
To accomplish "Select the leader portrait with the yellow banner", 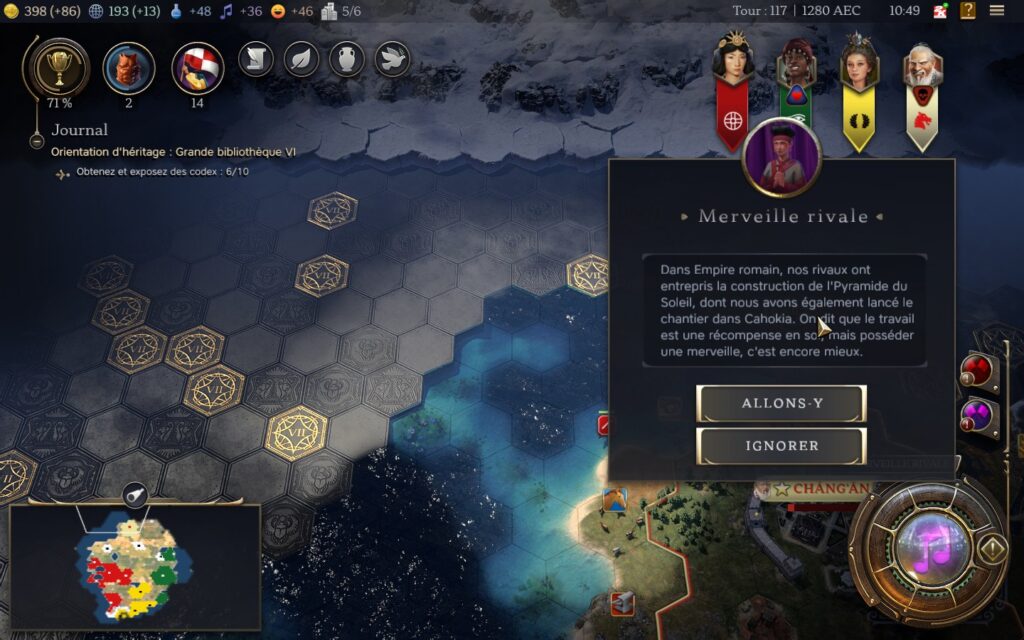I will pos(858,62).
